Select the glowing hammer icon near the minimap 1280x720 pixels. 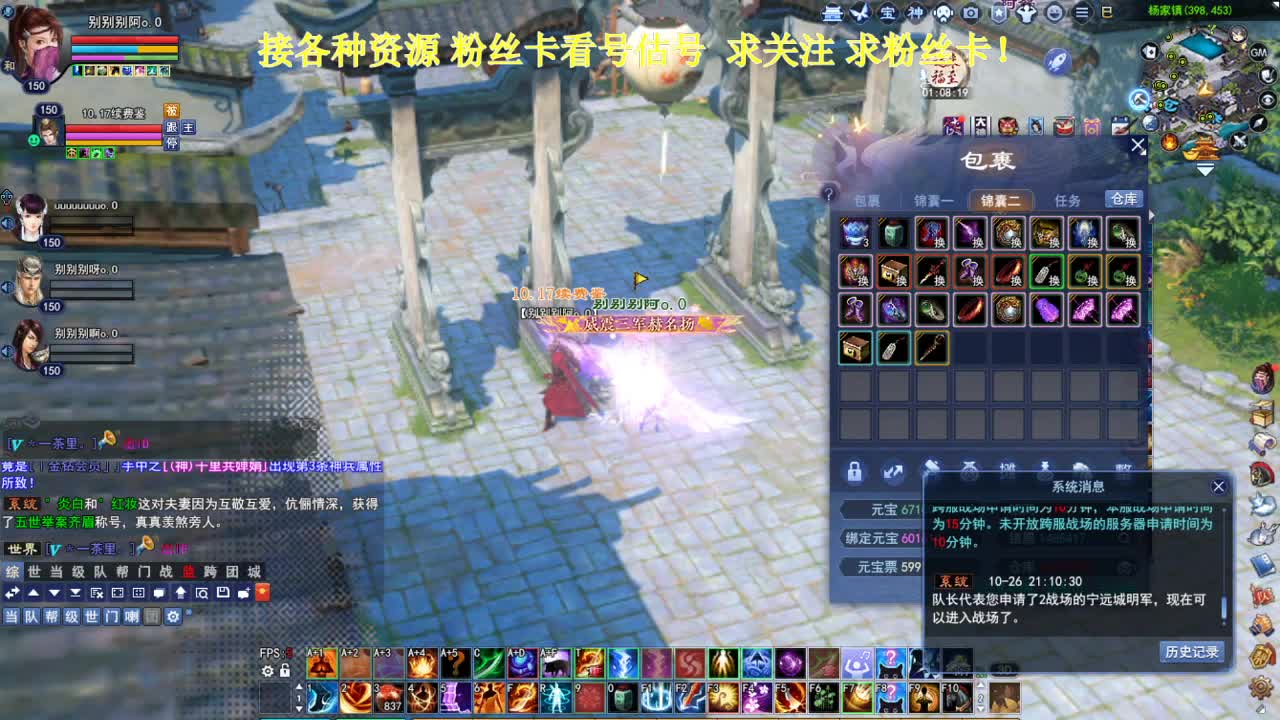click(x=1139, y=99)
